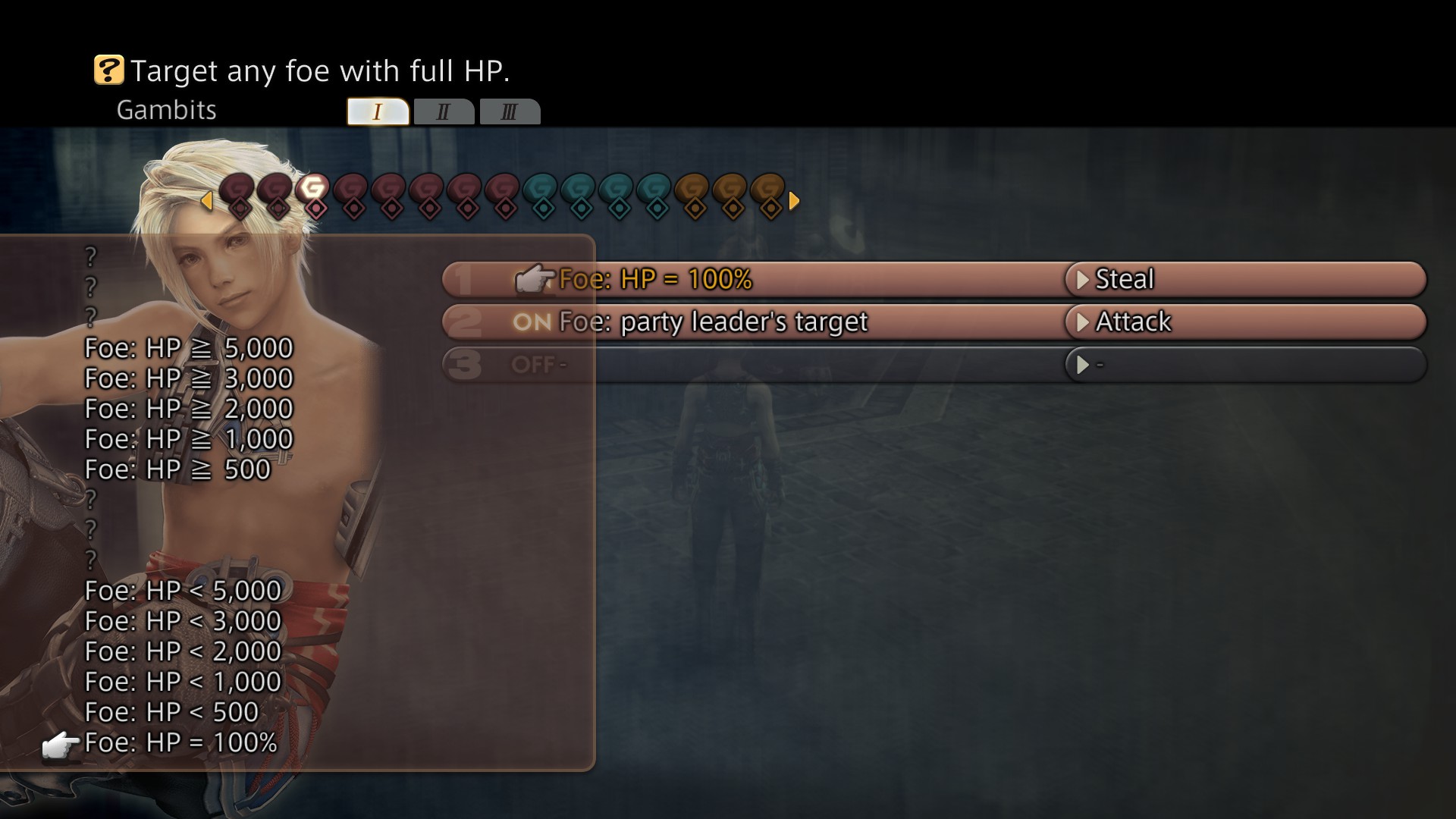Screen dimensions: 1456x819
Task: Switch to gambit page II tab
Action: coord(444,111)
